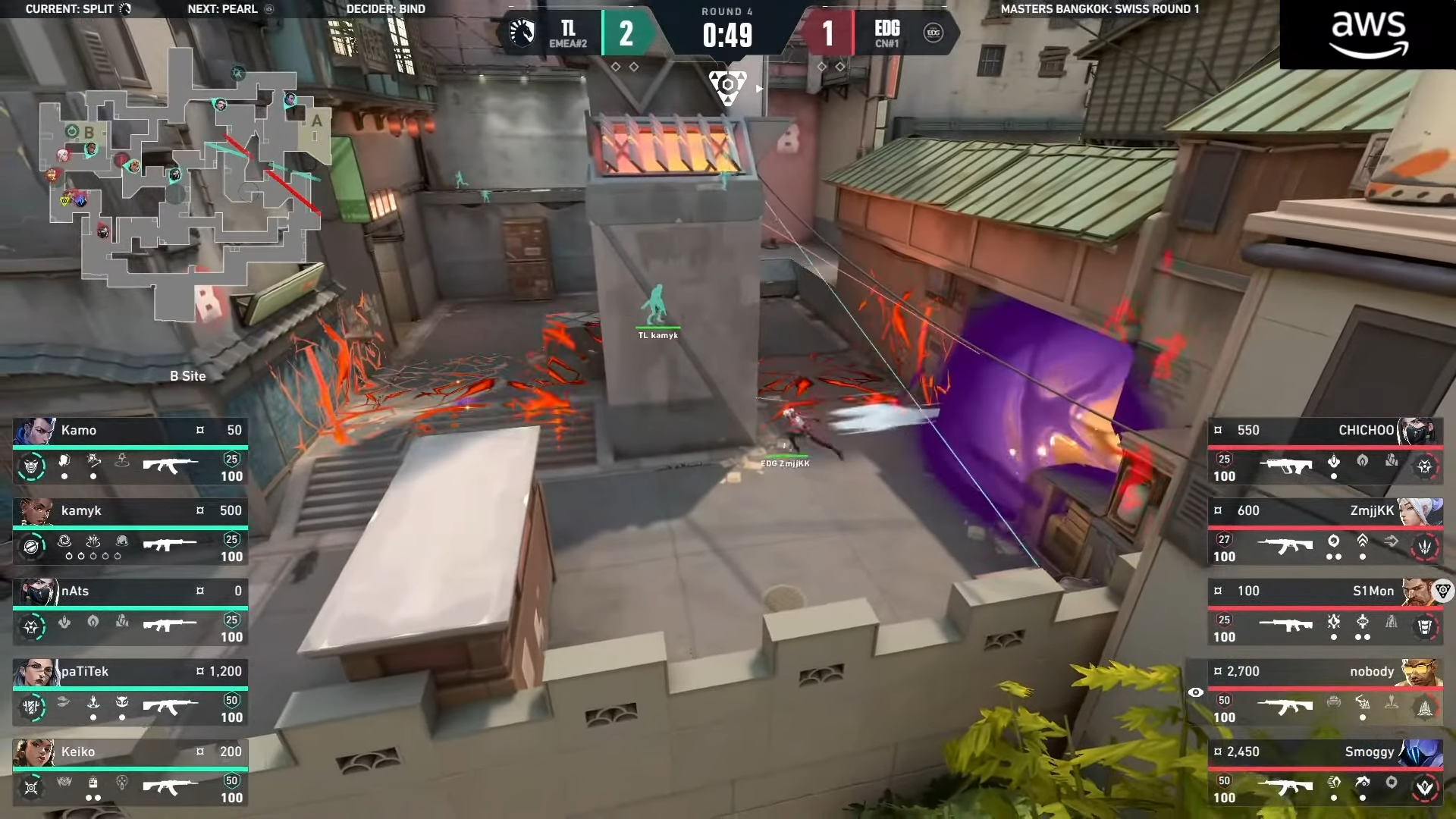The height and width of the screenshot is (819, 1456).
Task: Click the EDG team logo in the scoreboard
Action: pyautogui.click(x=934, y=33)
